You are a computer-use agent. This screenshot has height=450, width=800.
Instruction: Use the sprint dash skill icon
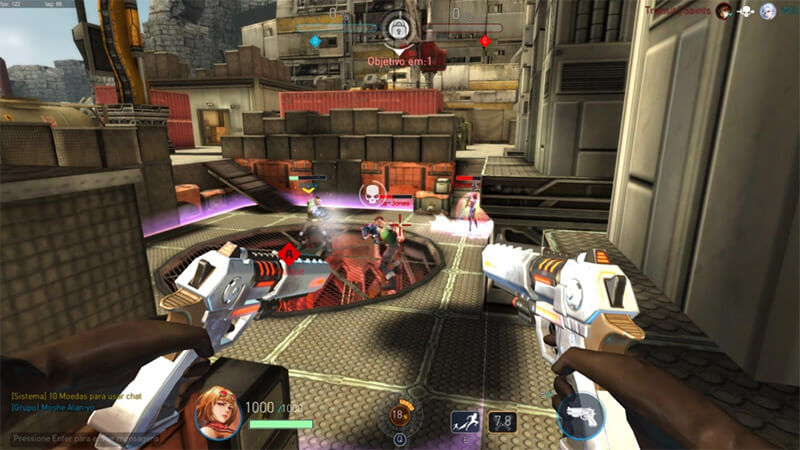(x=464, y=422)
